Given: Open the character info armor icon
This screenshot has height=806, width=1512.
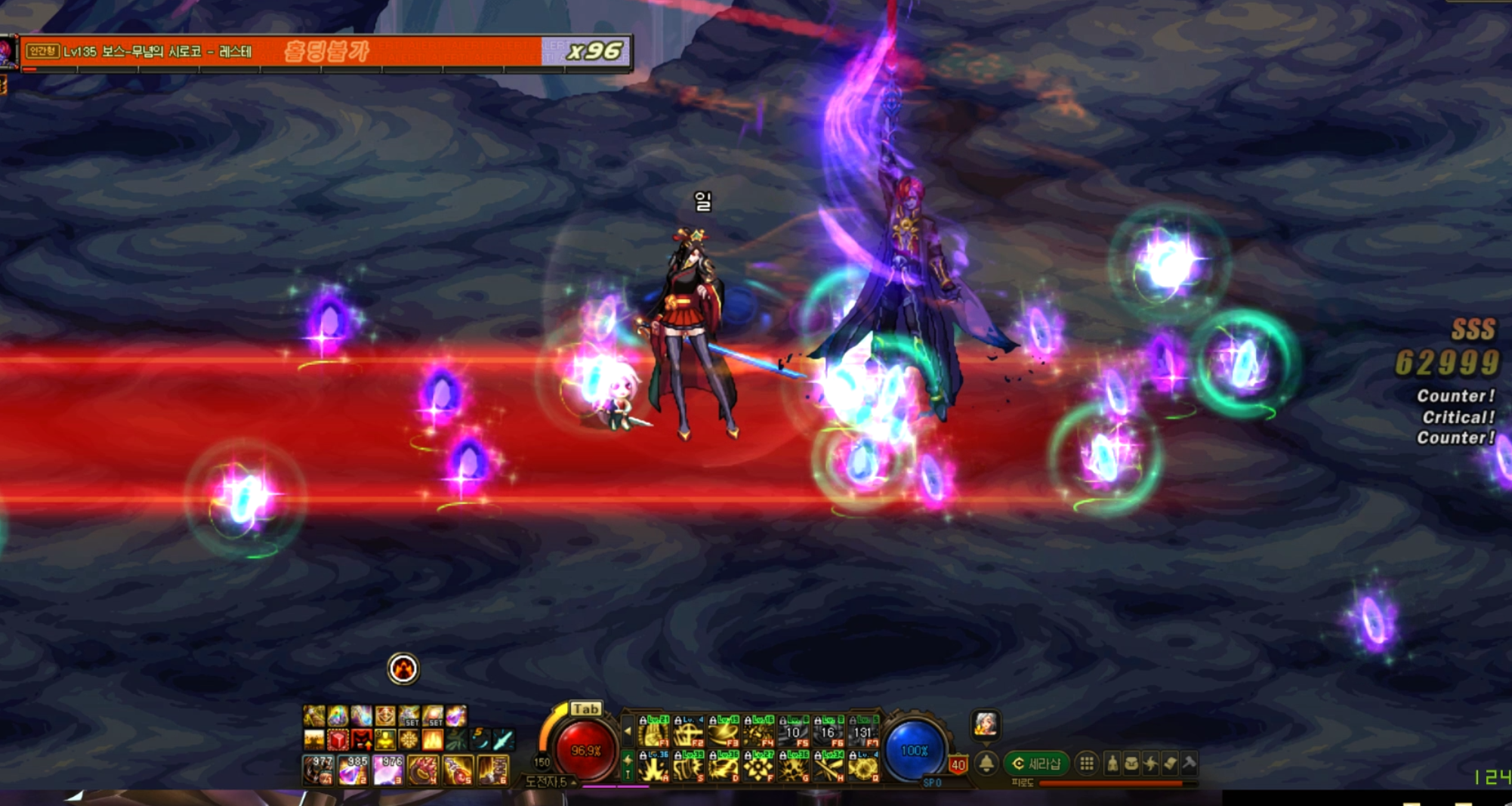Looking at the screenshot, I should [1112, 764].
